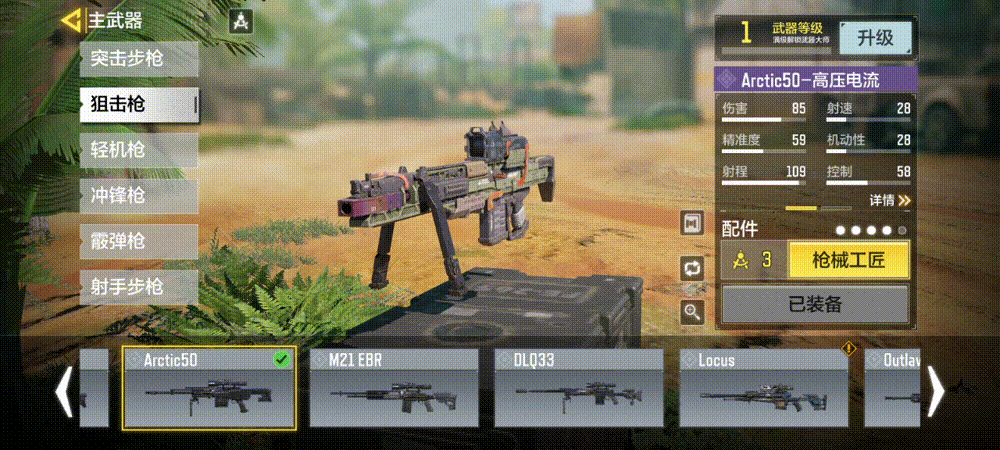Show next weapons with right arrow

pos(937,391)
